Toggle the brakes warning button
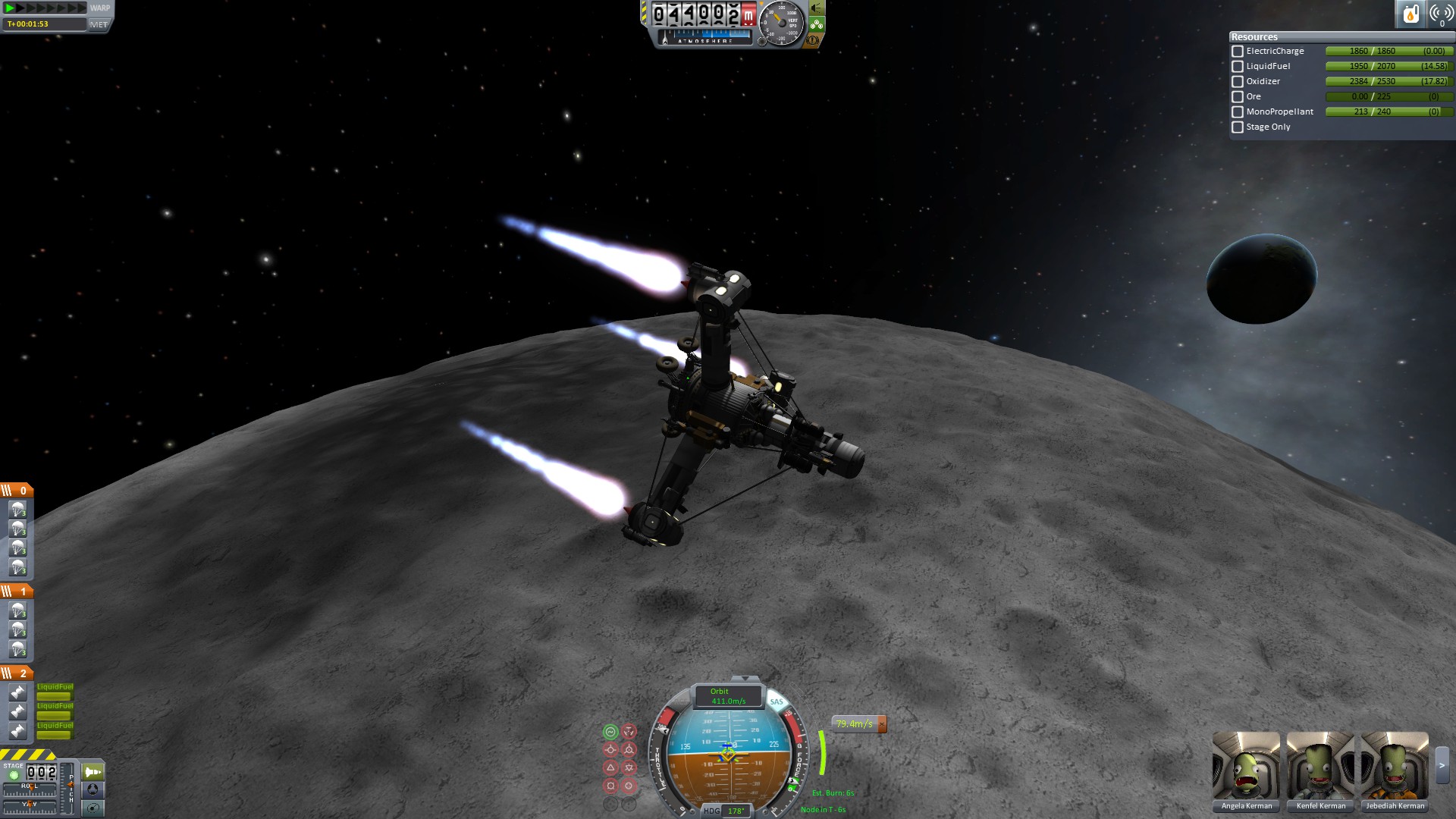1456x819 pixels. tap(813, 39)
